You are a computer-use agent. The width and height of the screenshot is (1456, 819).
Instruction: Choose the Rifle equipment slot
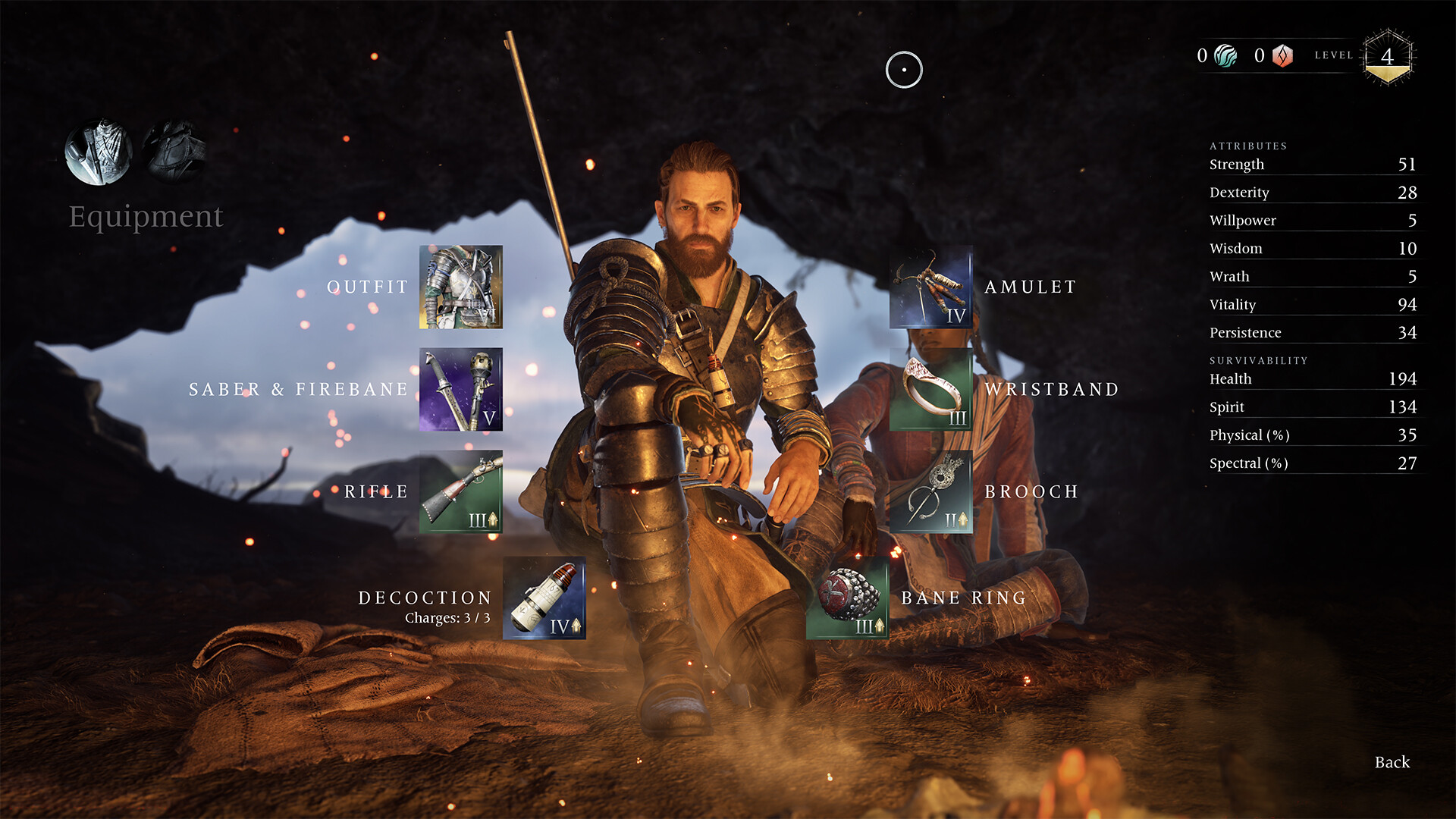460,491
